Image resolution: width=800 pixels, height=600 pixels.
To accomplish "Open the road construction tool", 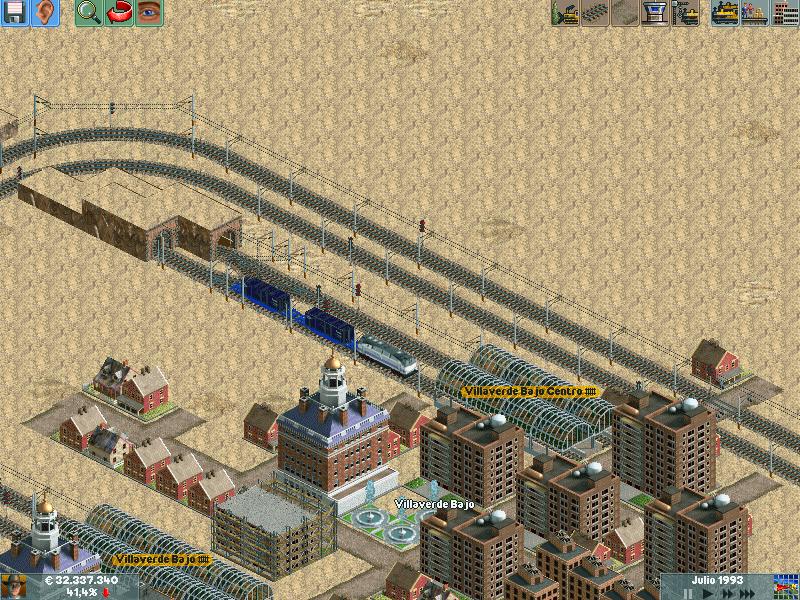I will click(x=626, y=13).
